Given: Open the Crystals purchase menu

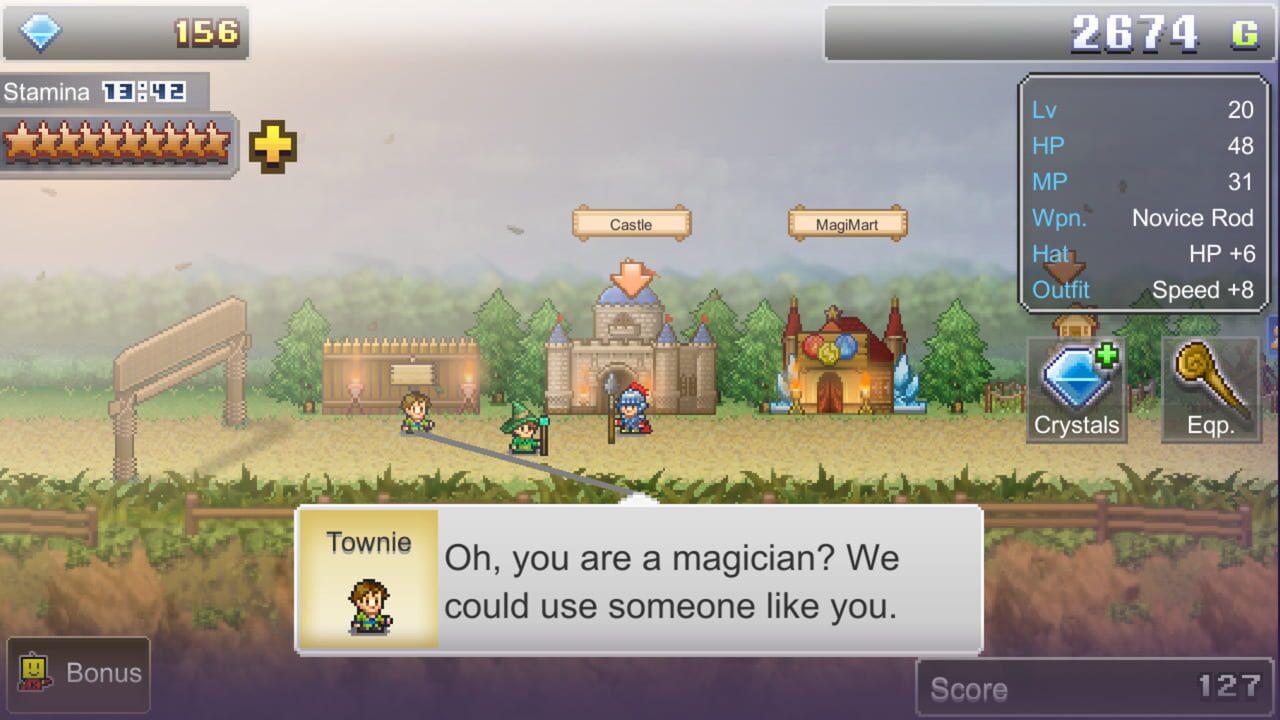Looking at the screenshot, I should coord(1076,390).
